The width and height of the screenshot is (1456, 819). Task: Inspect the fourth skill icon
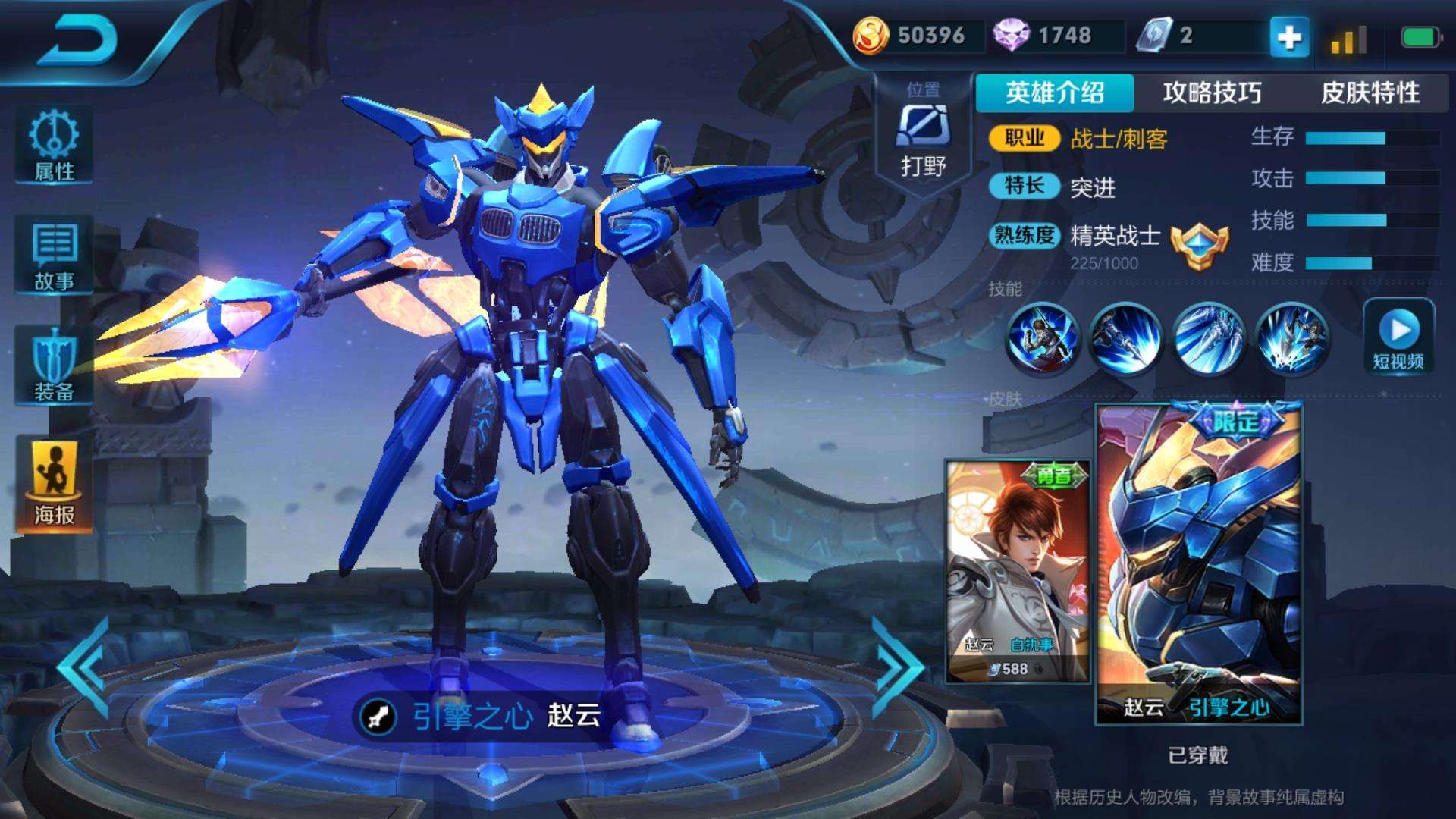pyautogui.click(x=1291, y=339)
